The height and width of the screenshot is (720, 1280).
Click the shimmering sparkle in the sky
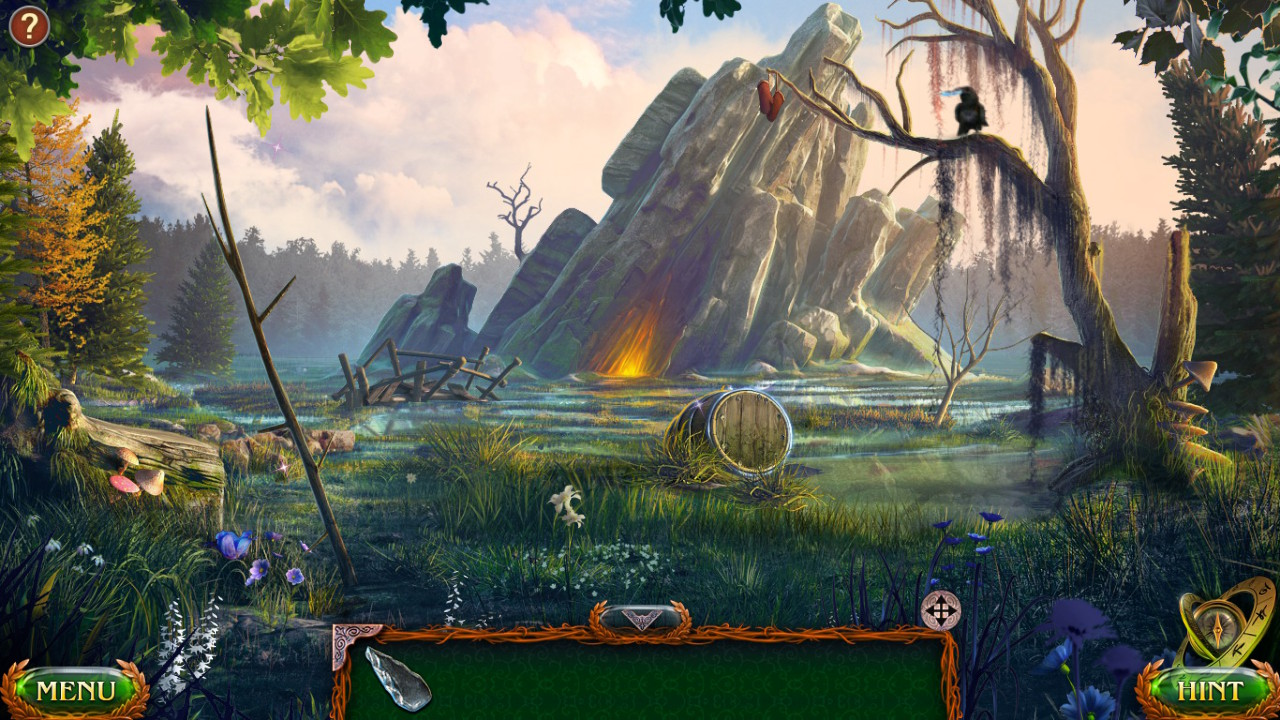tap(277, 146)
